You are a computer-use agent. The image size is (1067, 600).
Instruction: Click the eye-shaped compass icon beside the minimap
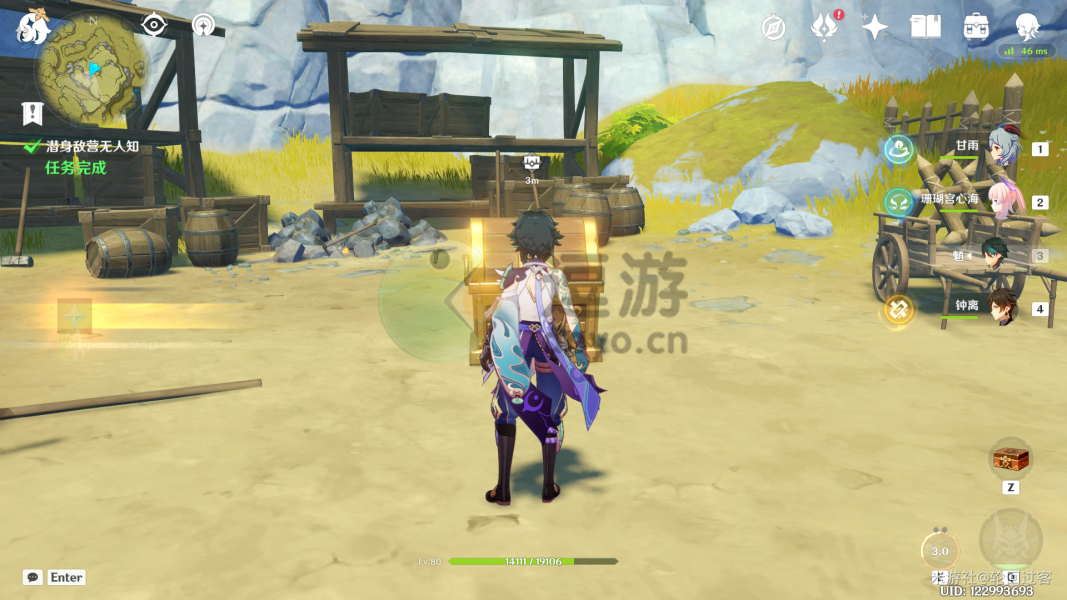click(153, 25)
